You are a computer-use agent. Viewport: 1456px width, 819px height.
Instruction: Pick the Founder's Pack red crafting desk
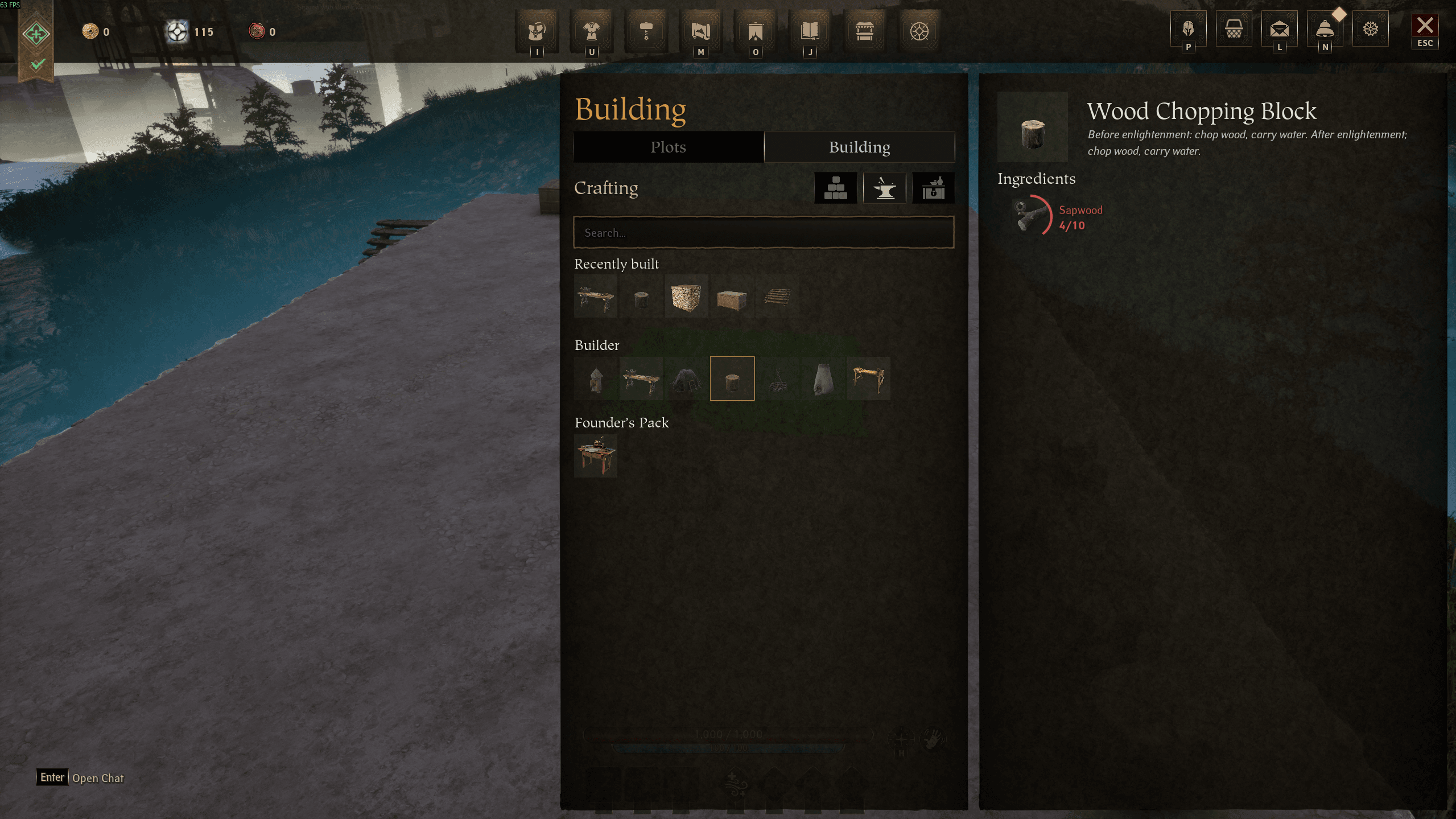(x=596, y=456)
